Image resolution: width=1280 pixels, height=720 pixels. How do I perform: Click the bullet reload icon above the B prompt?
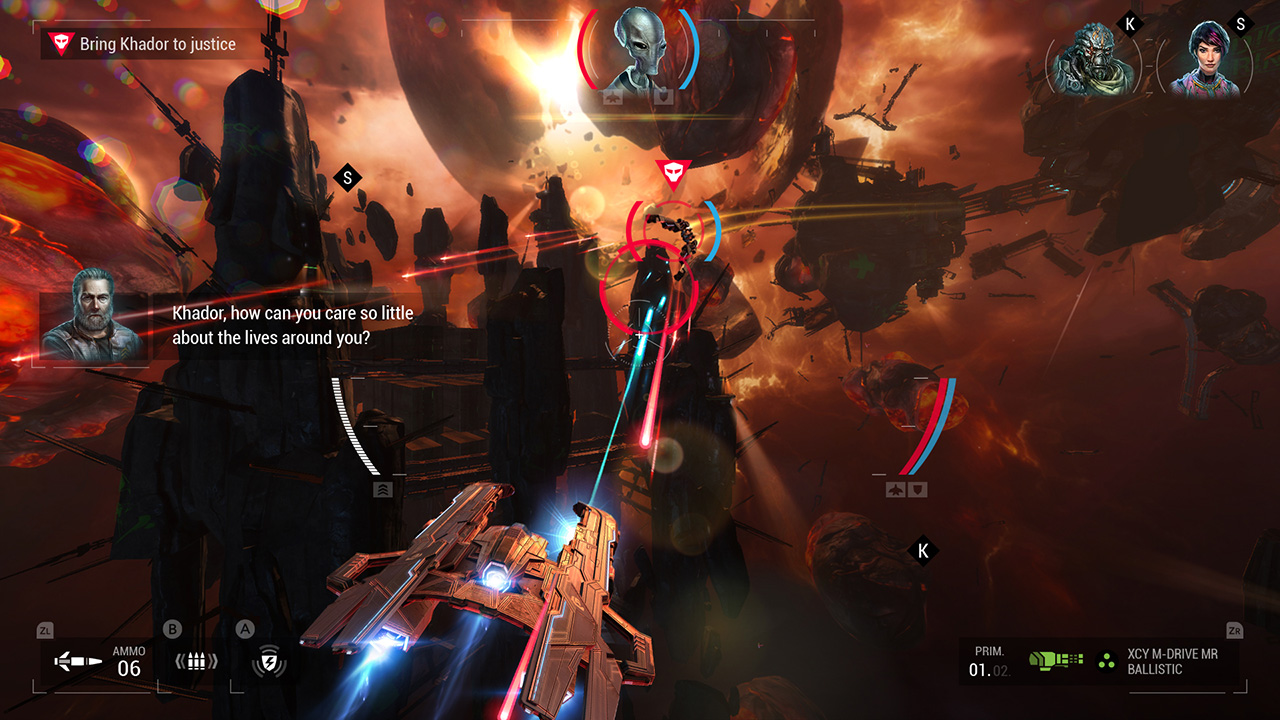click(196, 660)
